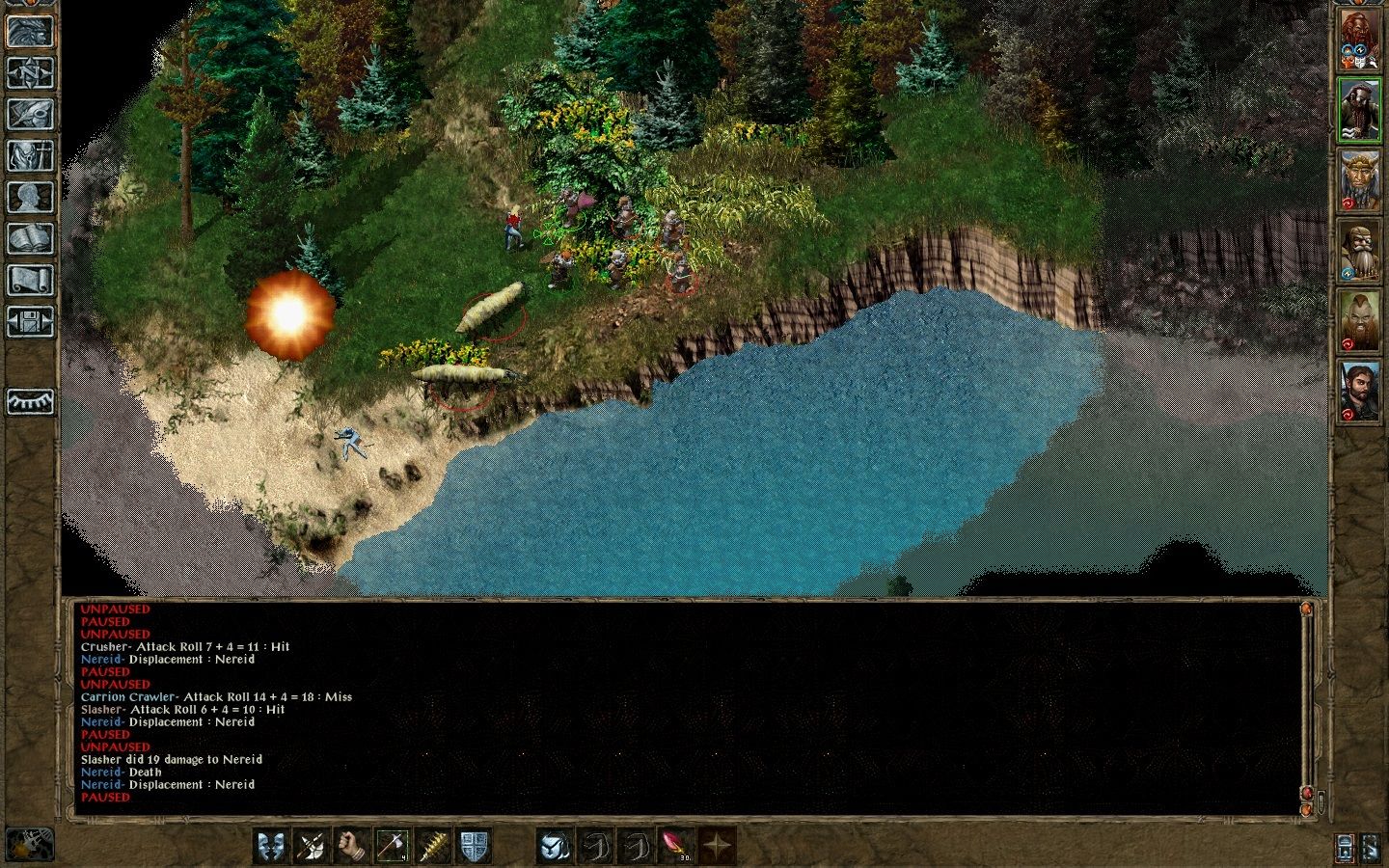Open the save/options floppy disk button
Screen dimensions: 1389x868
(x=30, y=321)
